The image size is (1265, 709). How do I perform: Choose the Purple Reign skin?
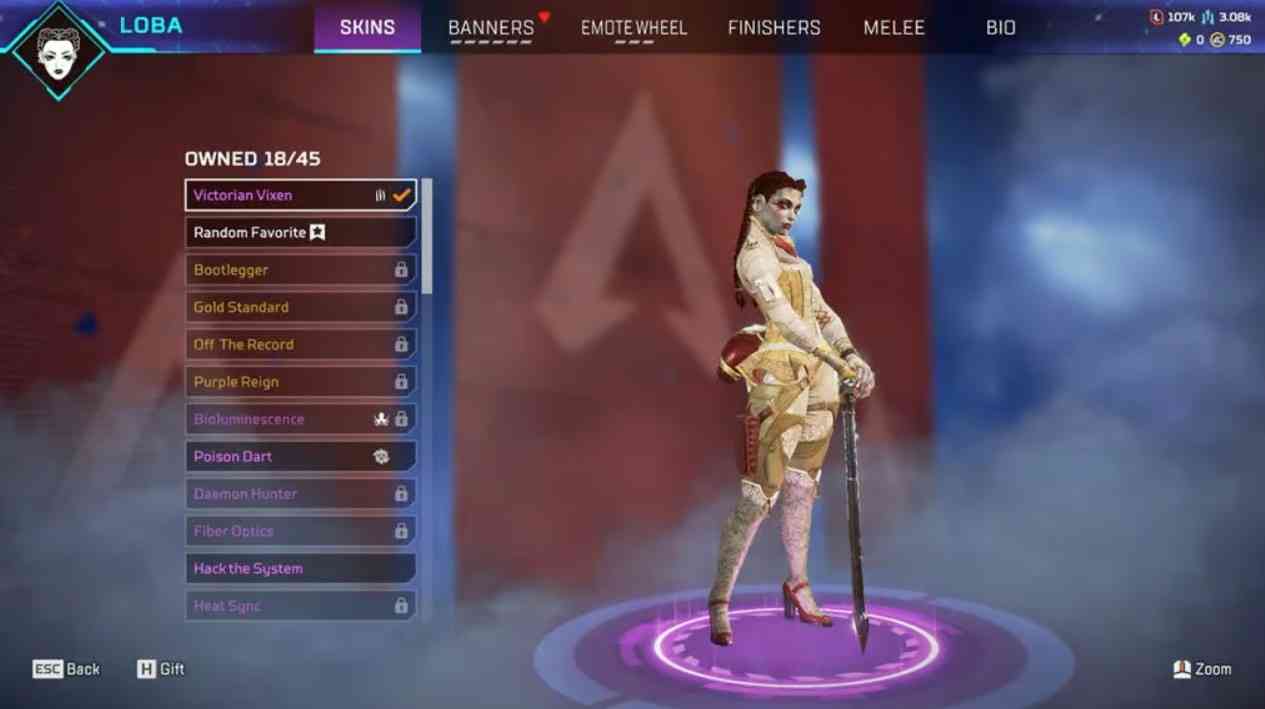pyautogui.click(x=300, y=382)
